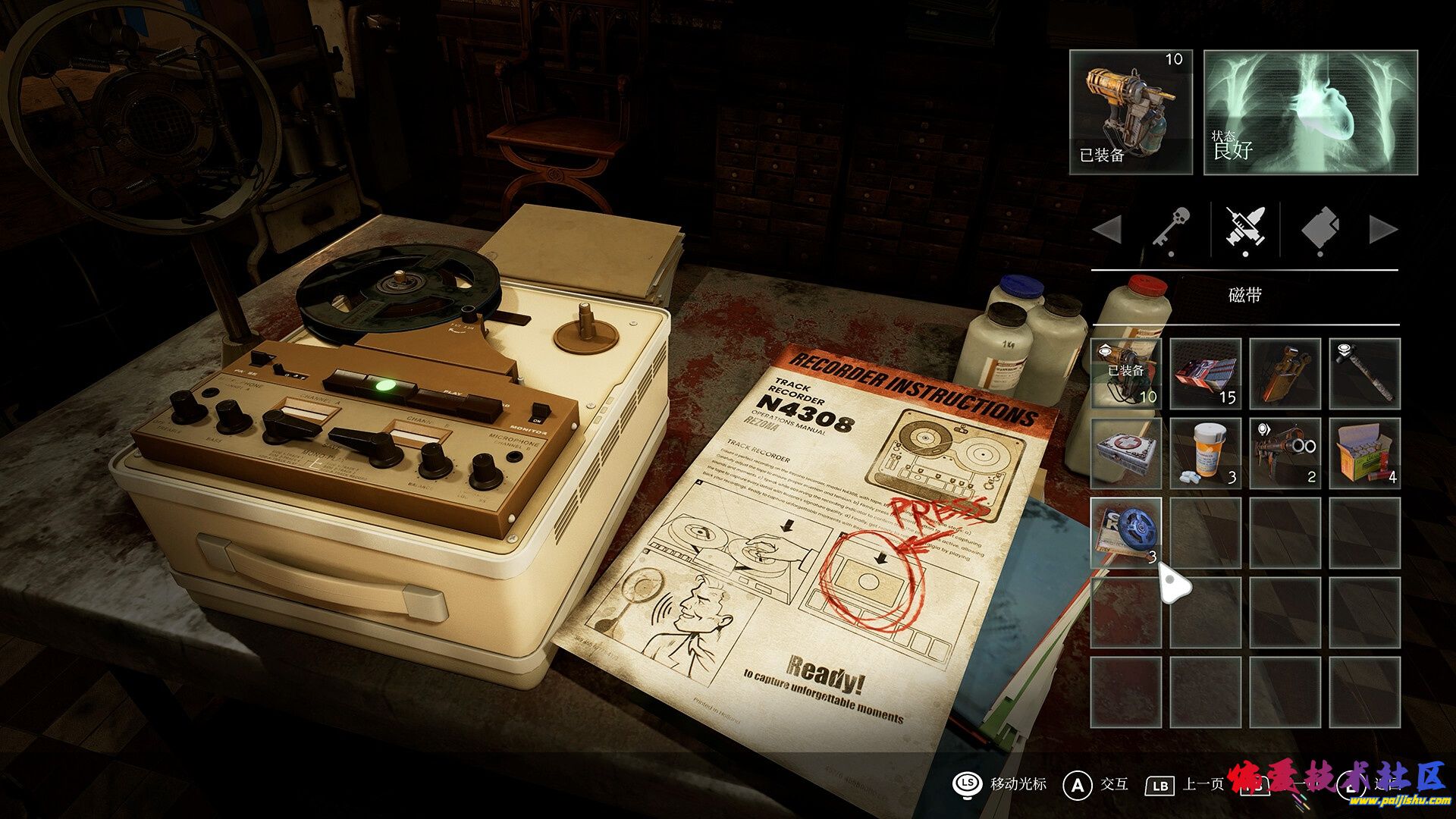The height and width of the screenshot is (819, 1456).
Task: Select the shotgun shells box slot
Action: point(1364,453)
